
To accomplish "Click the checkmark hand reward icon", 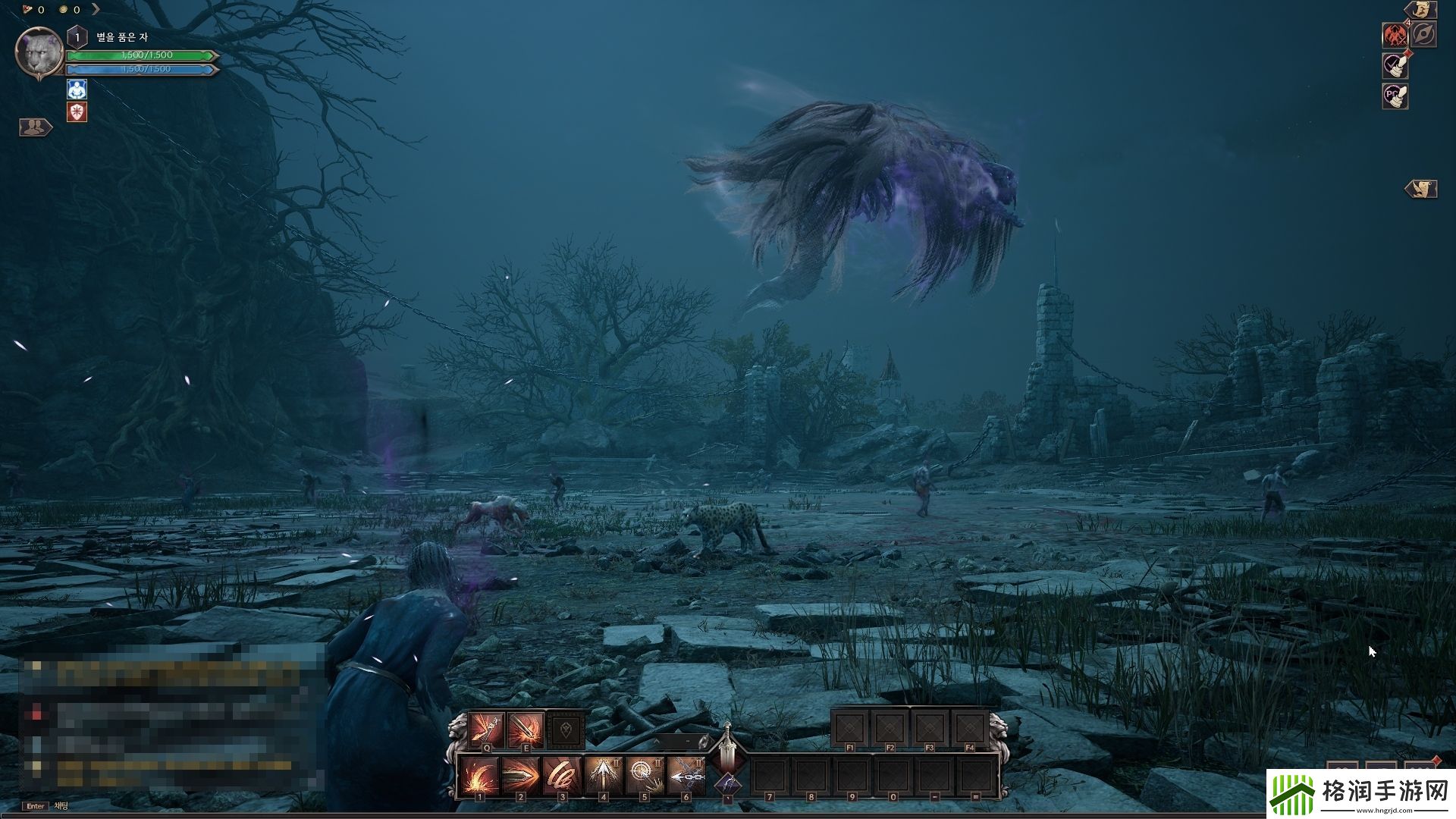I will click(x=1395, y=65).
